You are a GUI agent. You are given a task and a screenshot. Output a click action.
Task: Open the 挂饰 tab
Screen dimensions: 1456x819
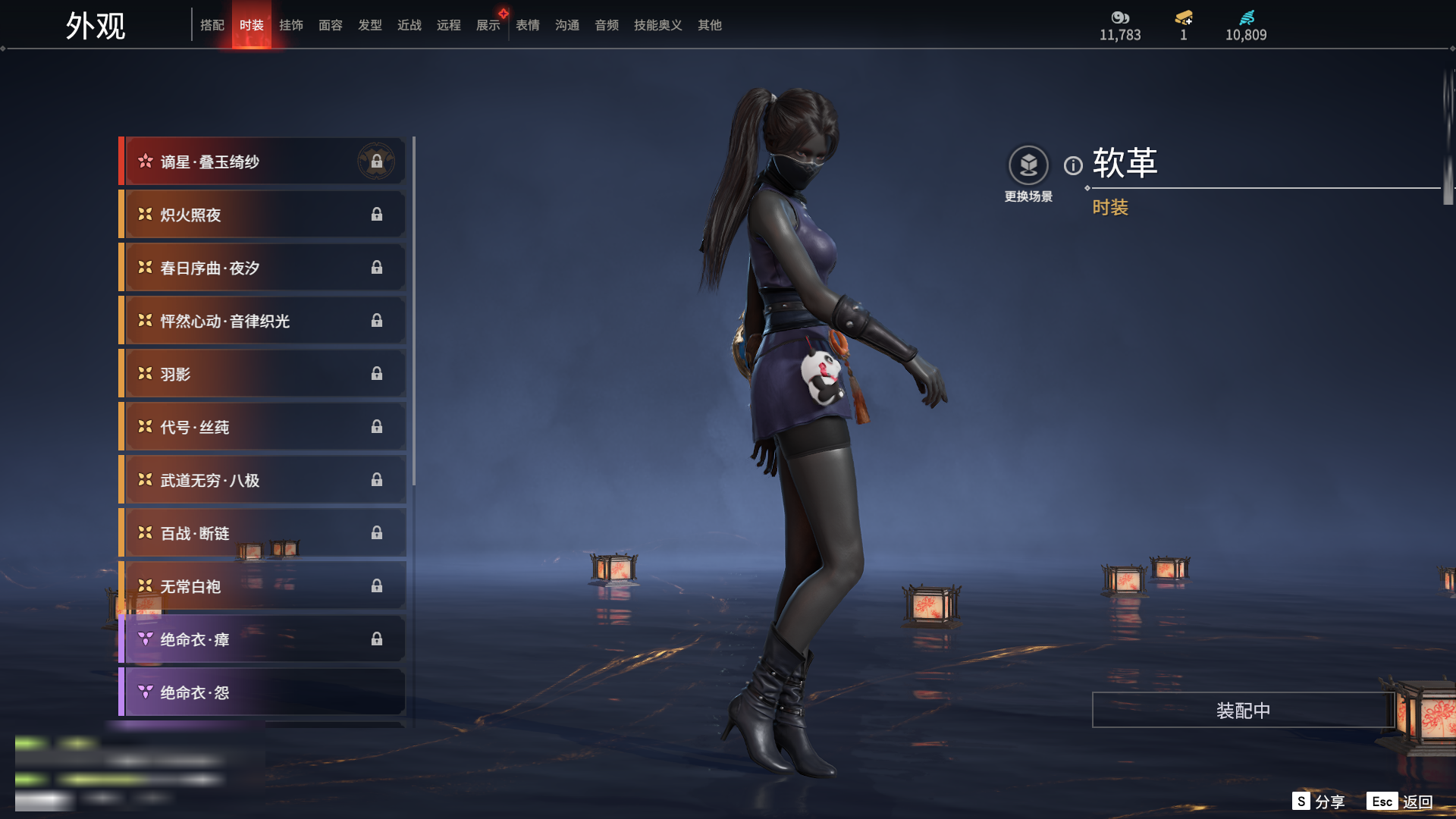click(x=290, y=25)
